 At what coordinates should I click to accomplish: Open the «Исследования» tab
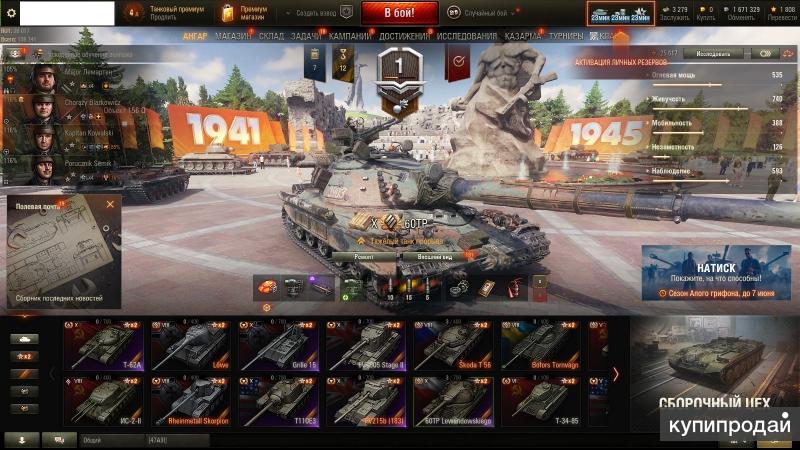click(467, 36)
